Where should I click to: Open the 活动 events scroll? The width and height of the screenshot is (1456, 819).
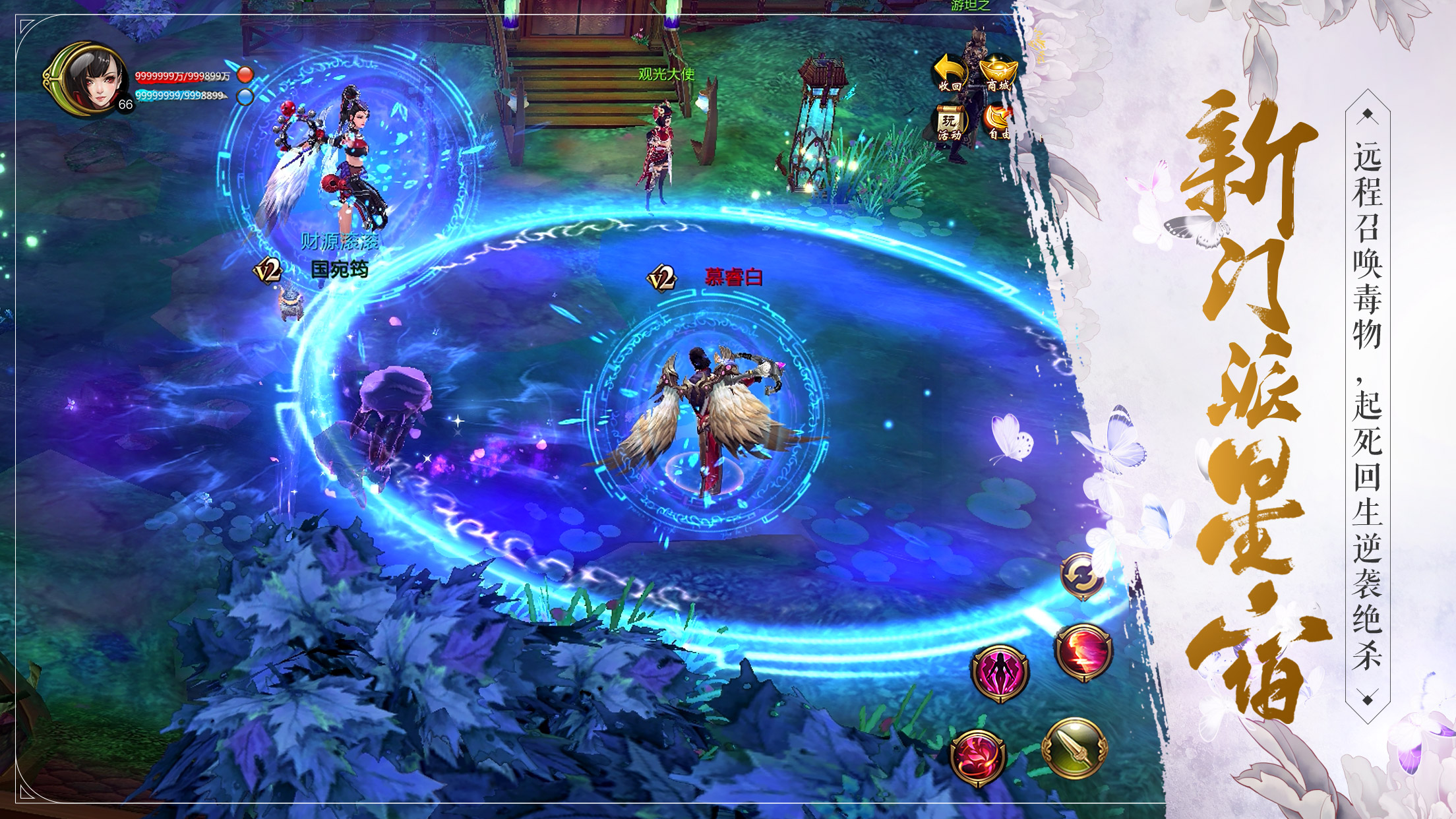950,123
